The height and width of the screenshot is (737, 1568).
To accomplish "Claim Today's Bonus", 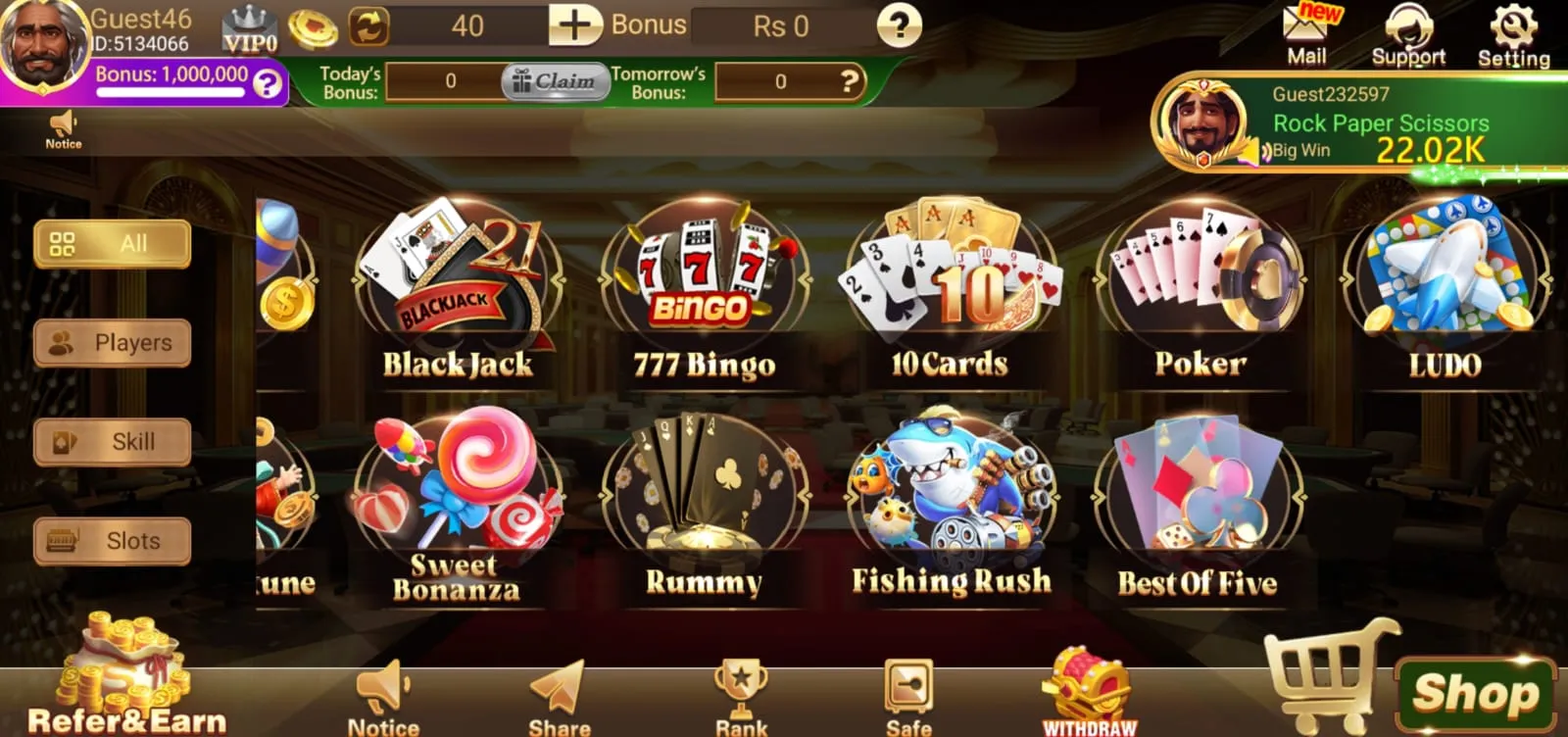I will coord(555,82).
